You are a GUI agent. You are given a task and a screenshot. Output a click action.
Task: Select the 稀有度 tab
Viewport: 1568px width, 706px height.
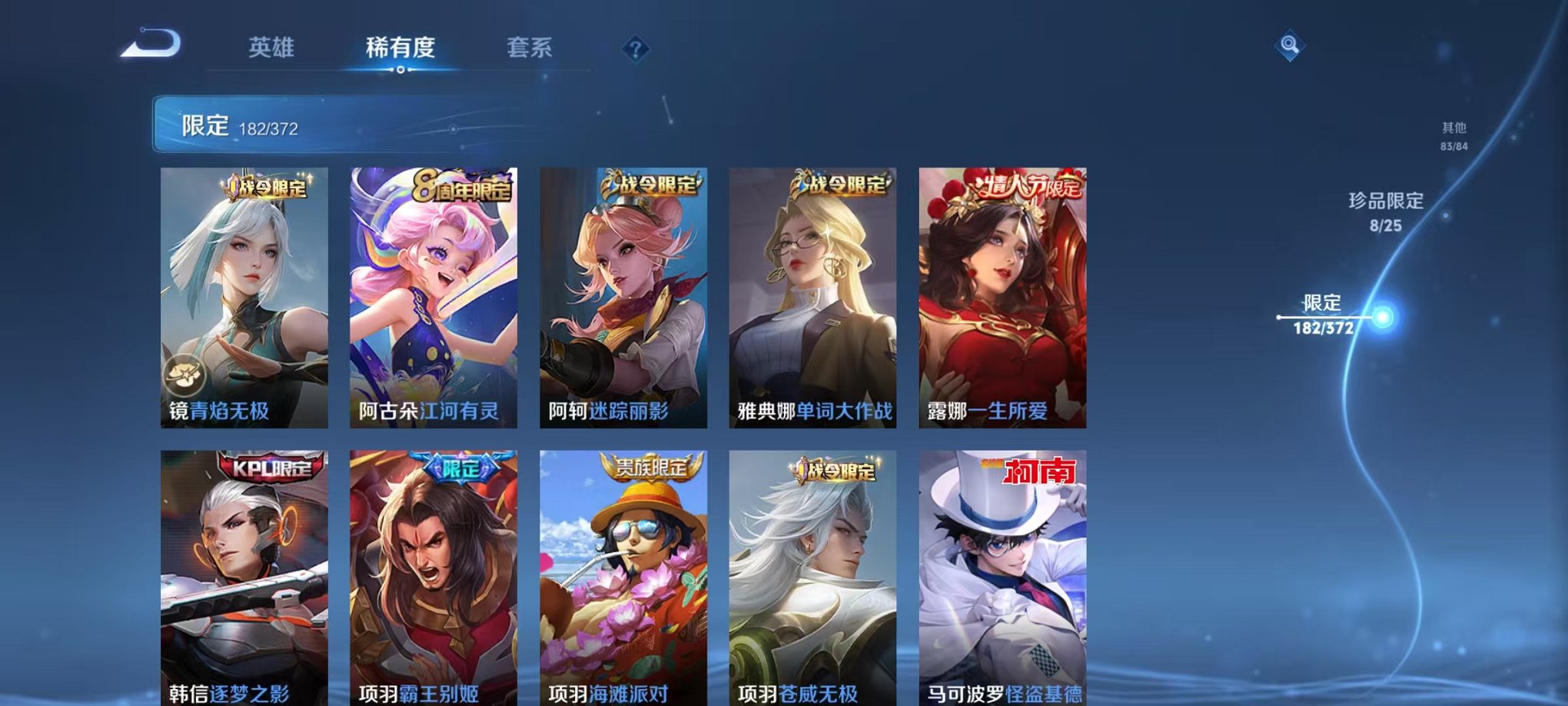(401, 48)
